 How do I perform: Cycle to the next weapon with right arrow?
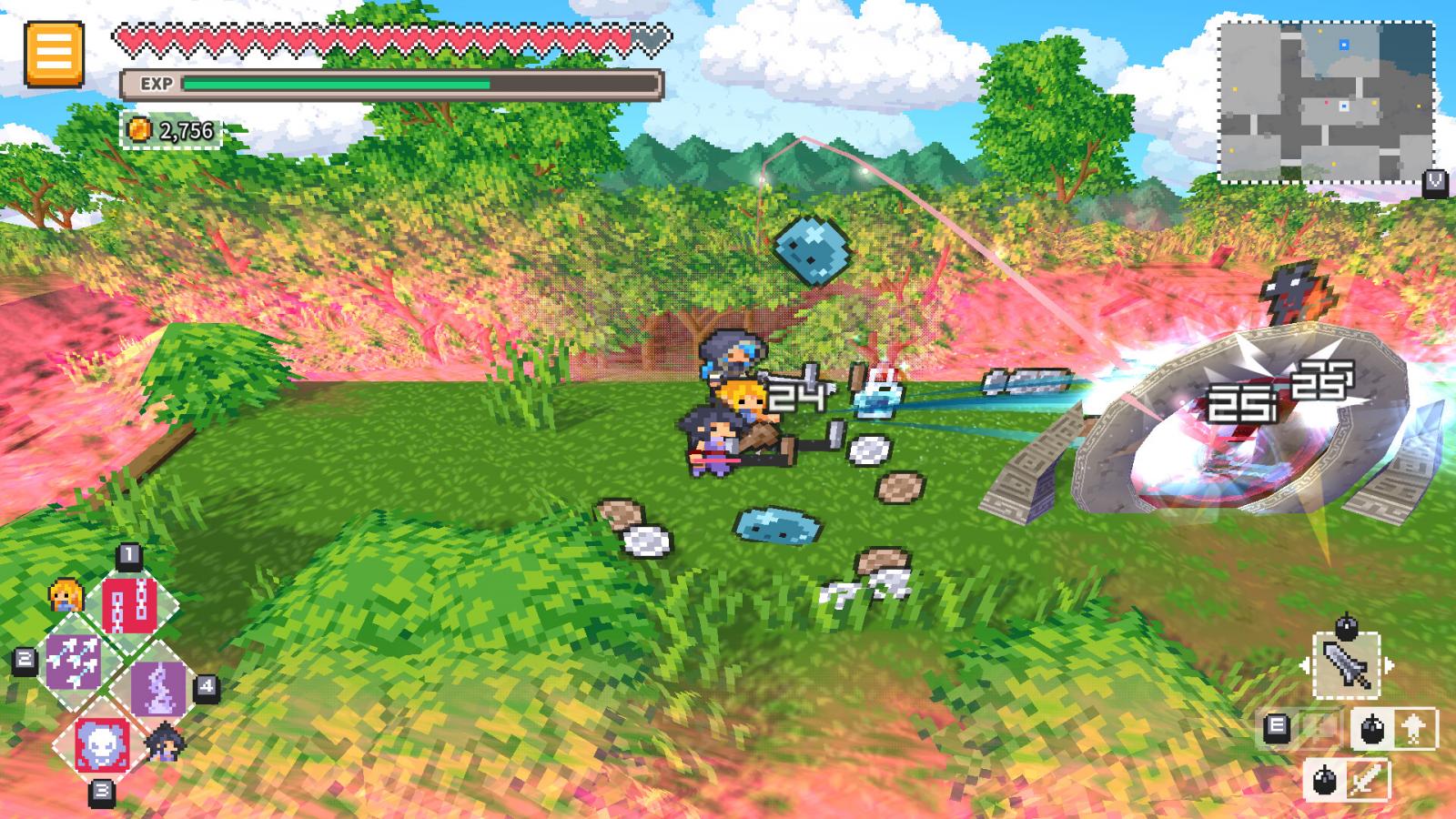pyautogui.click(x=1389, y=666)
